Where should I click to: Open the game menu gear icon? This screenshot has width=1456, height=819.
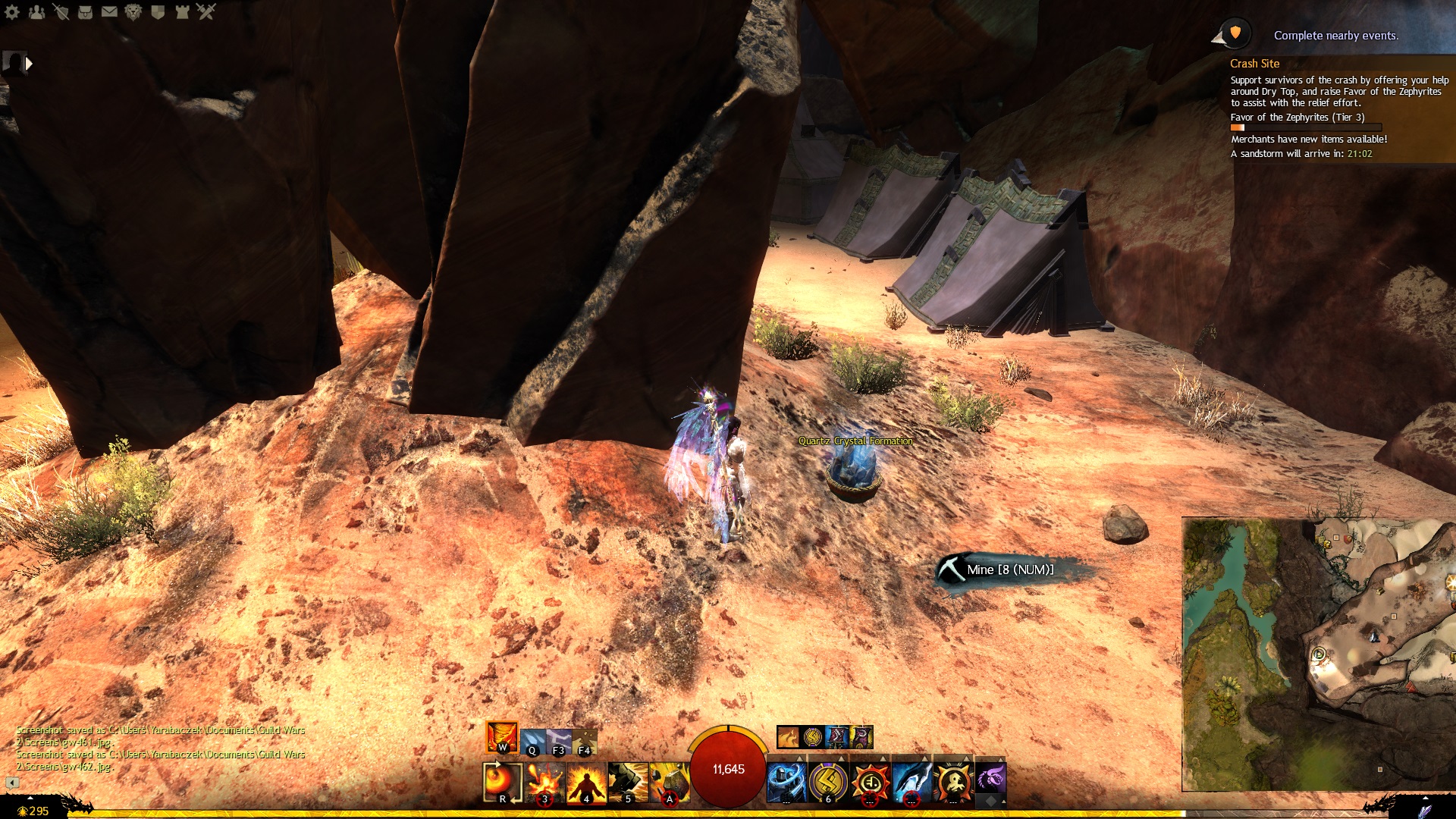click(x=12, y=11)
